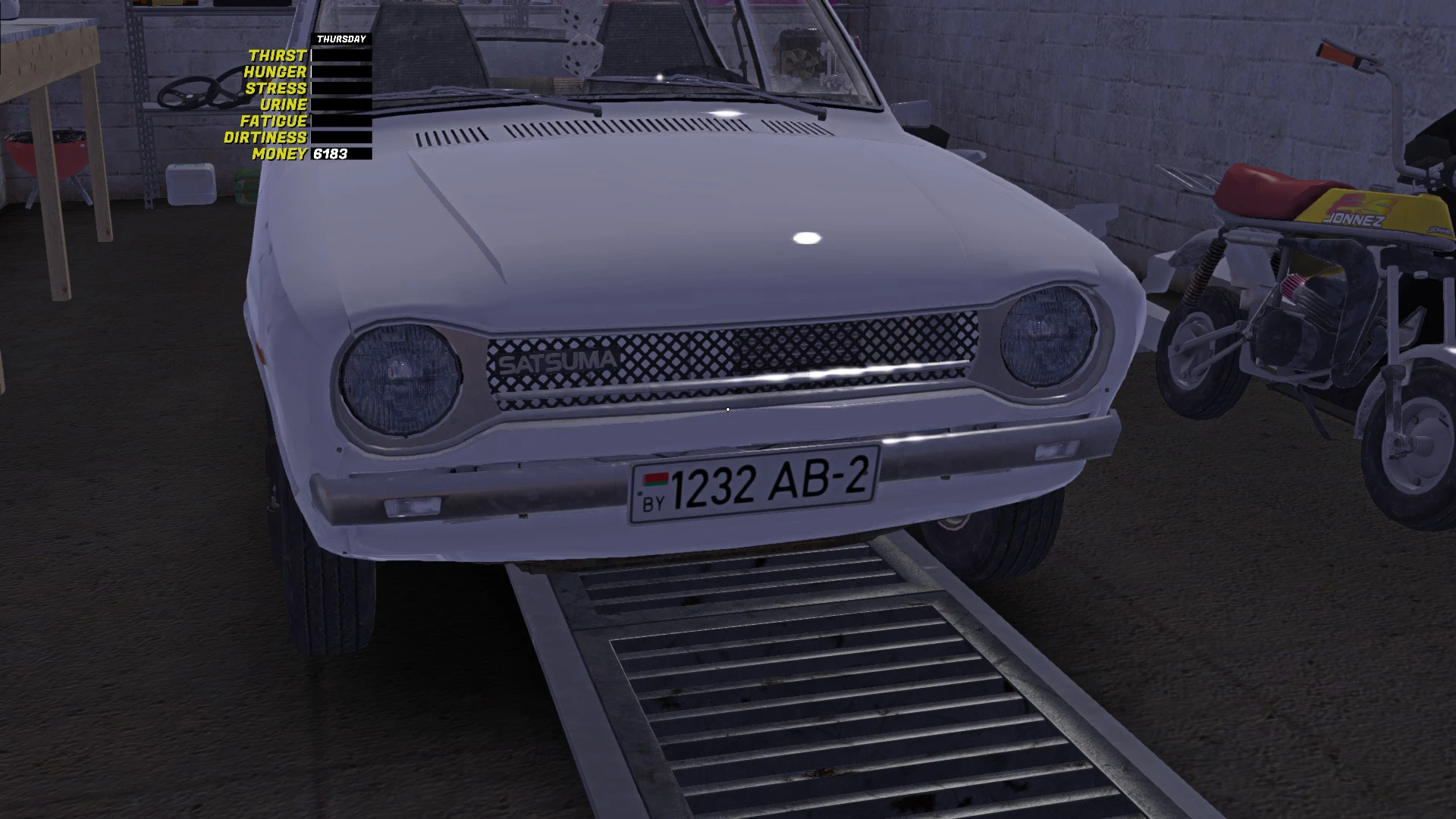The height and width of the screenshot is (819, 1456).
Task: Select the HUNGER status label
Action: tap(275, 72)
